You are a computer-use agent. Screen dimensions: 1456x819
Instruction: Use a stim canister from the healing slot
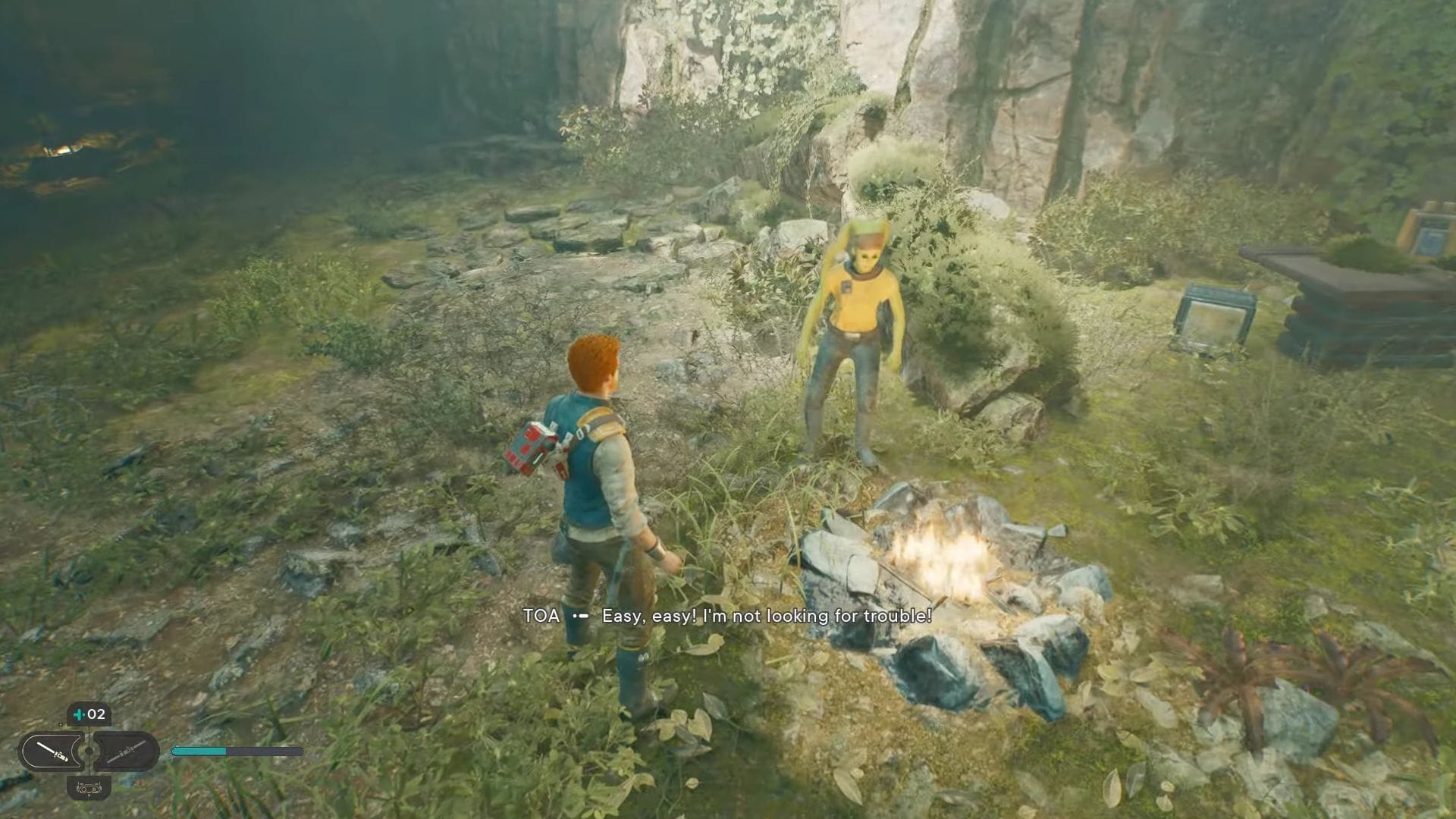pos(89,714)
